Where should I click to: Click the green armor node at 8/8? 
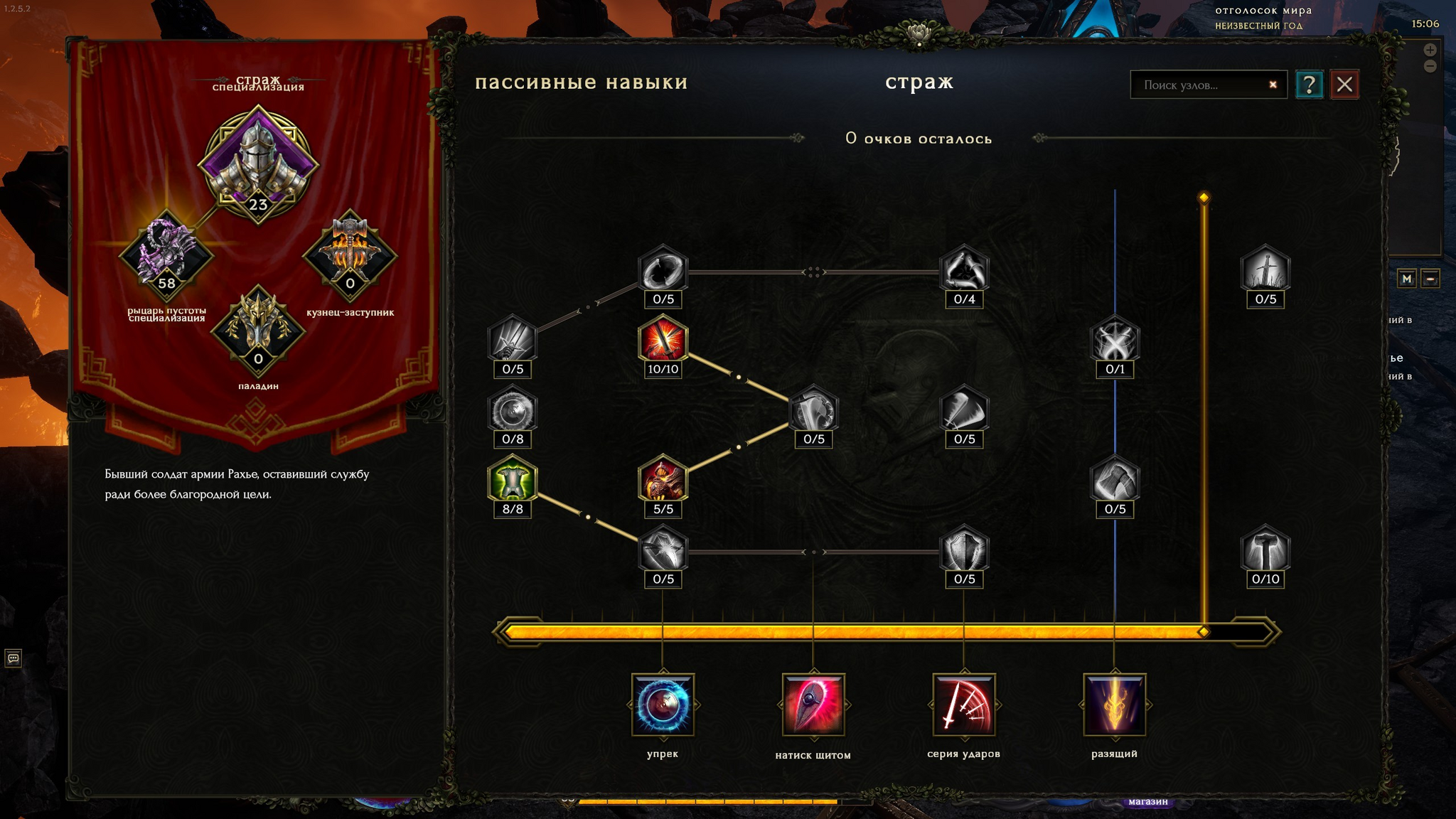[x=513, y=480]
